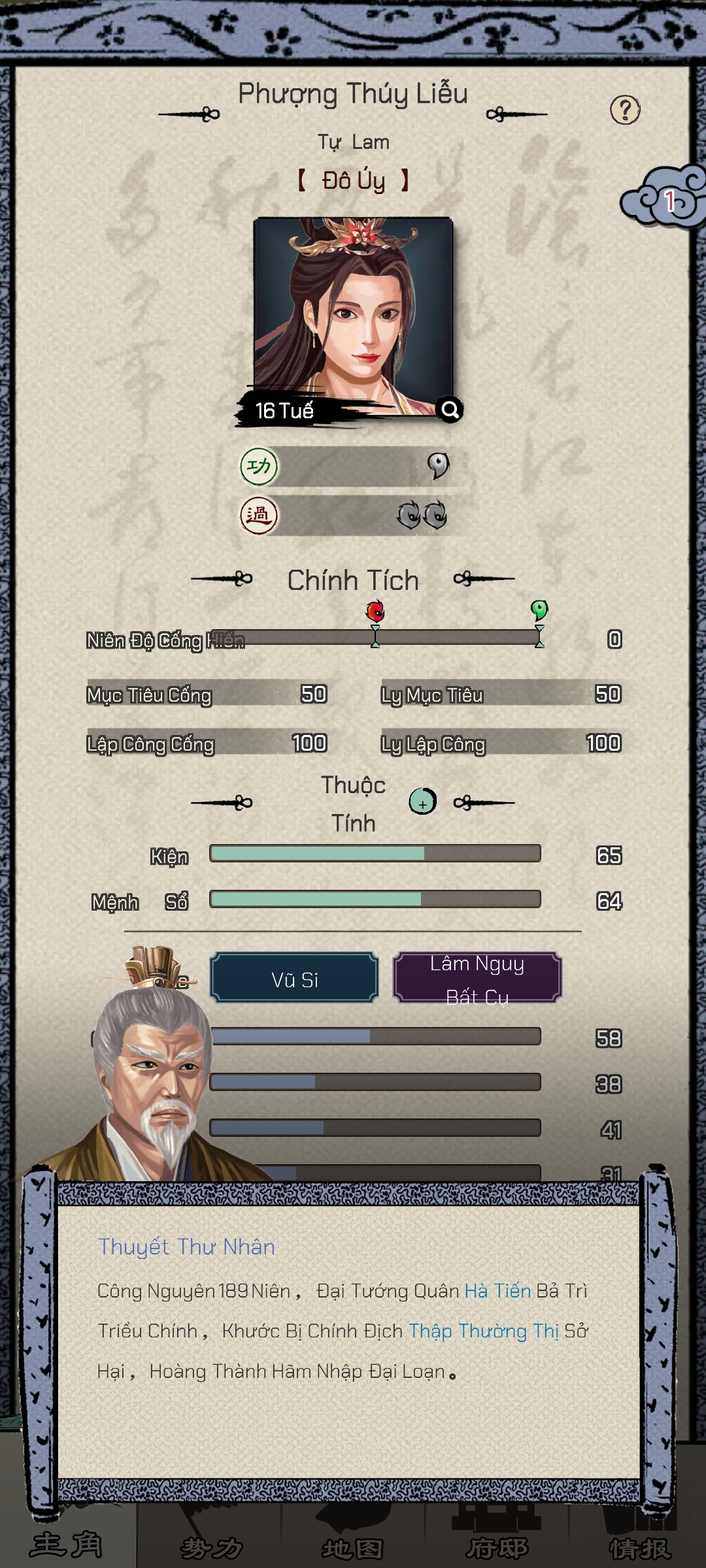Open the 地图 map tab

coord(353,1546)
